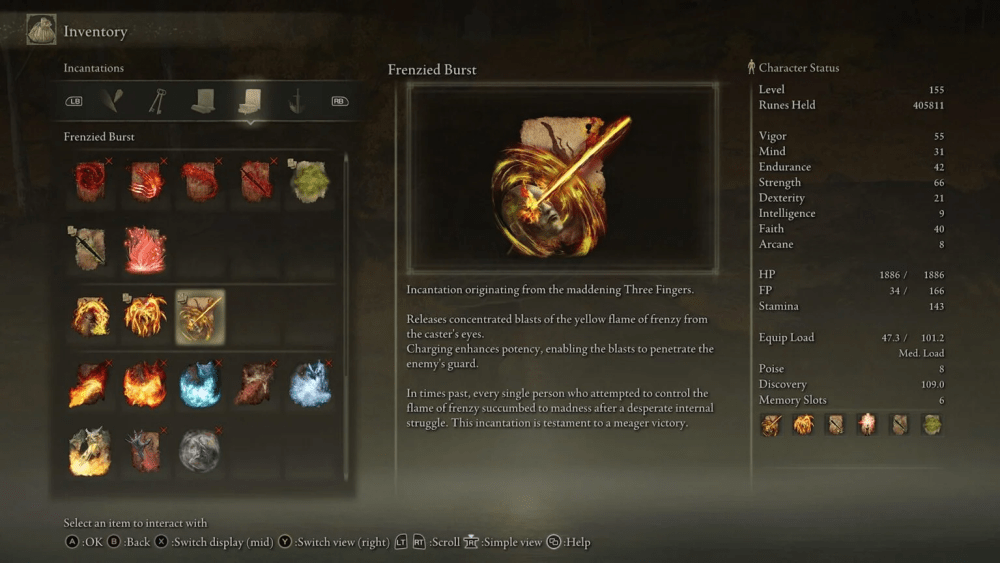This screenshot has height=563, width=1000.
Task: Pick the grey swirling orb incantation
Action: click(199, 451)
